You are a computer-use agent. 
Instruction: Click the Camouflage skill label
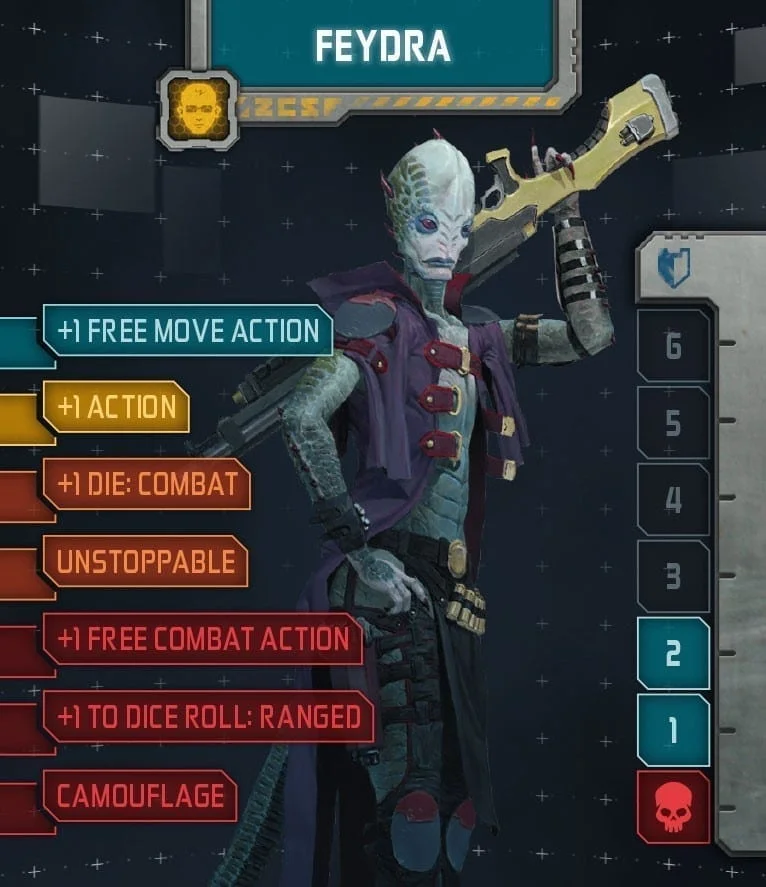pyautogui.click(x=139, y=796)
